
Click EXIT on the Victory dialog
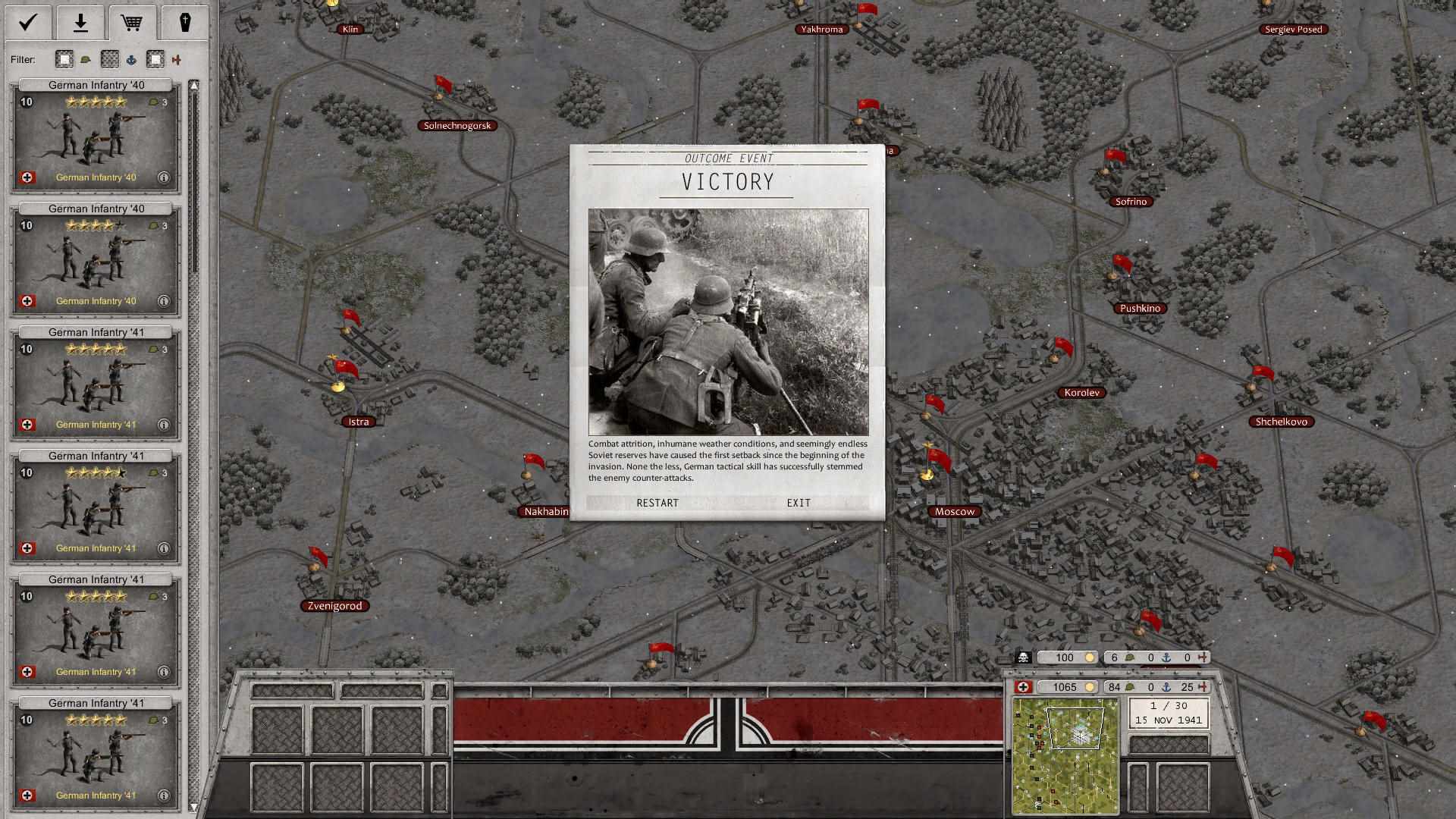pos(799,503)
